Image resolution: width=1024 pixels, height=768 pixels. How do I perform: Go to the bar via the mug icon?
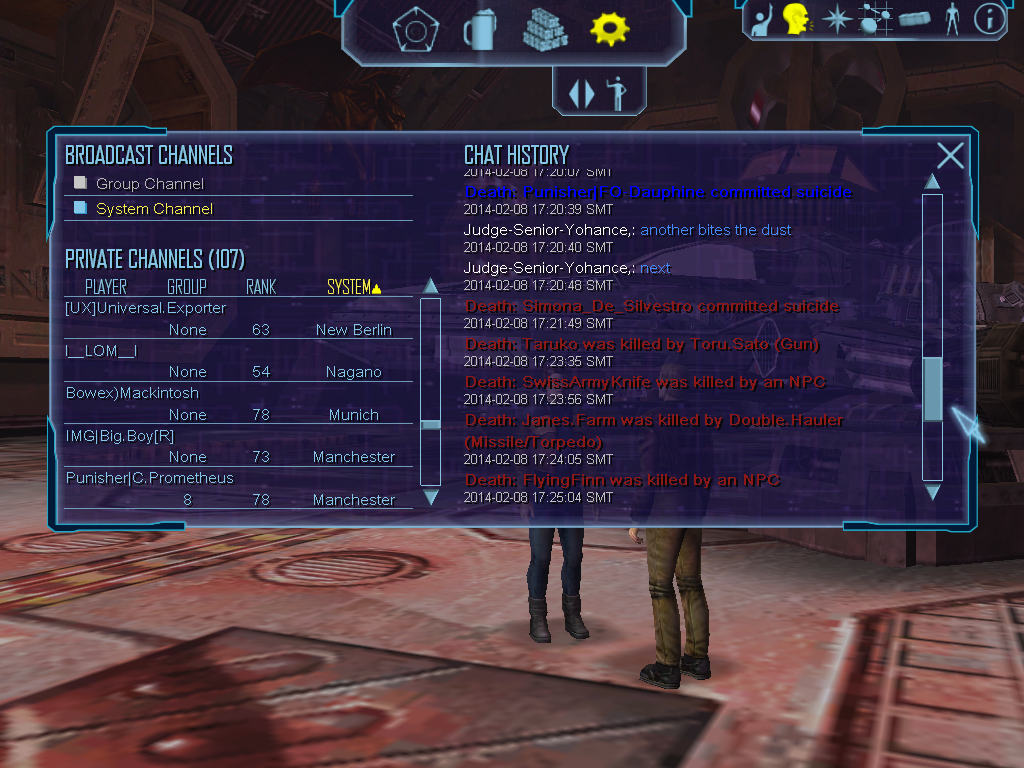pyautogui.click(x=479, y=31)
